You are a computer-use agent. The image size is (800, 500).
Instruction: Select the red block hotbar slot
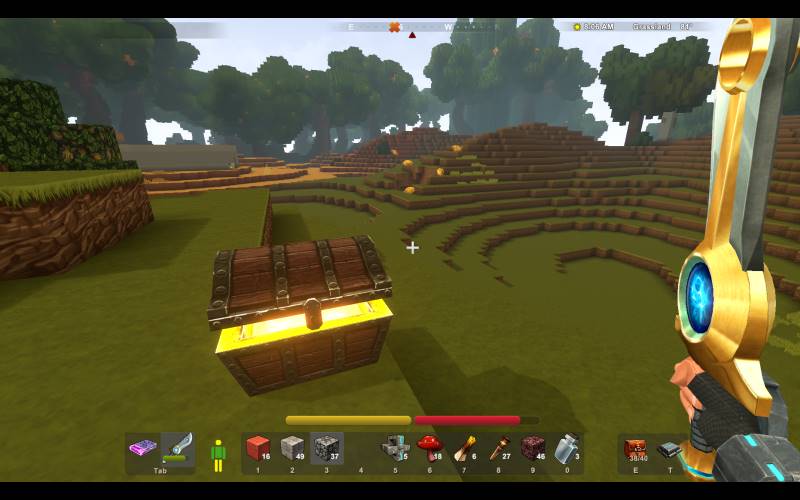(x=258, y=448)
